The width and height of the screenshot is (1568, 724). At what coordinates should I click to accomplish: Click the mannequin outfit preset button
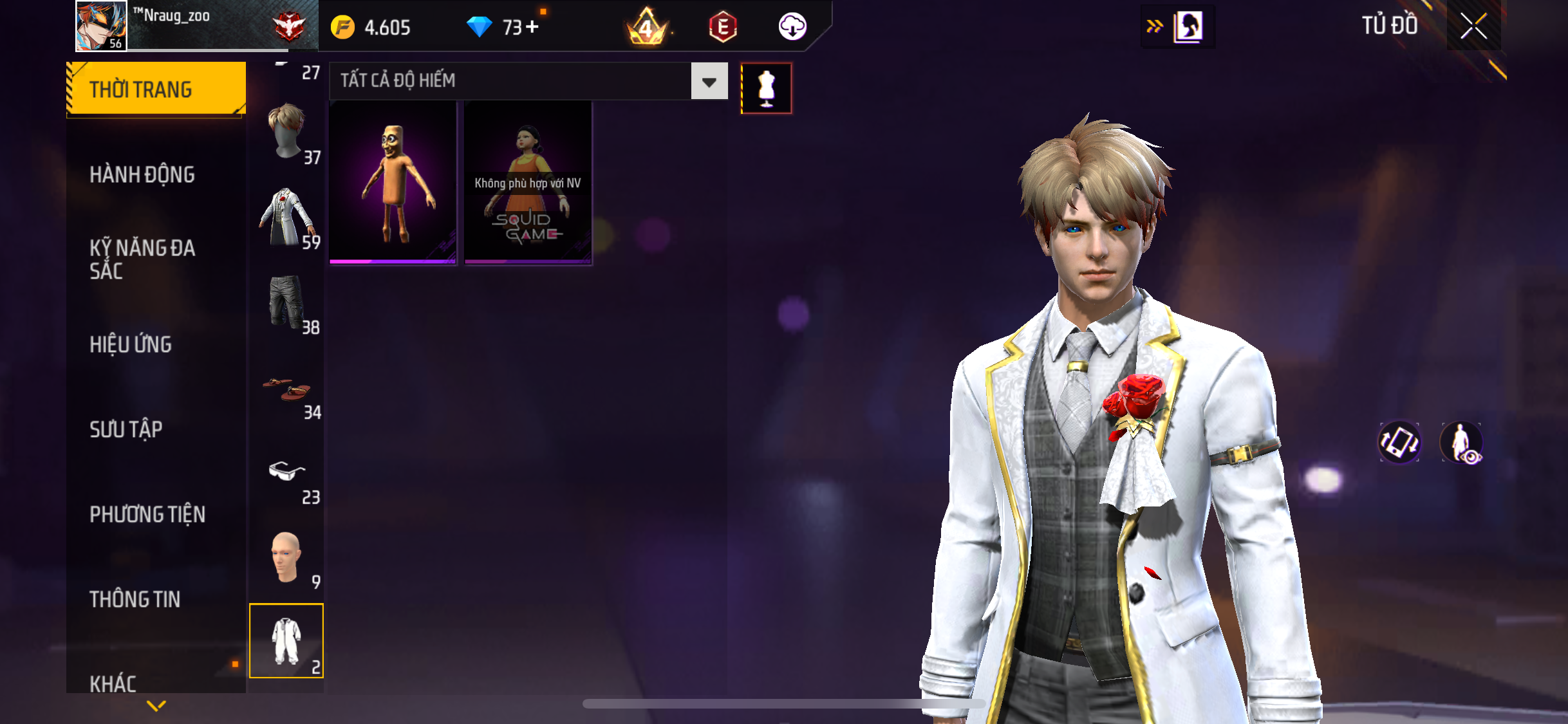coord(766,89)
